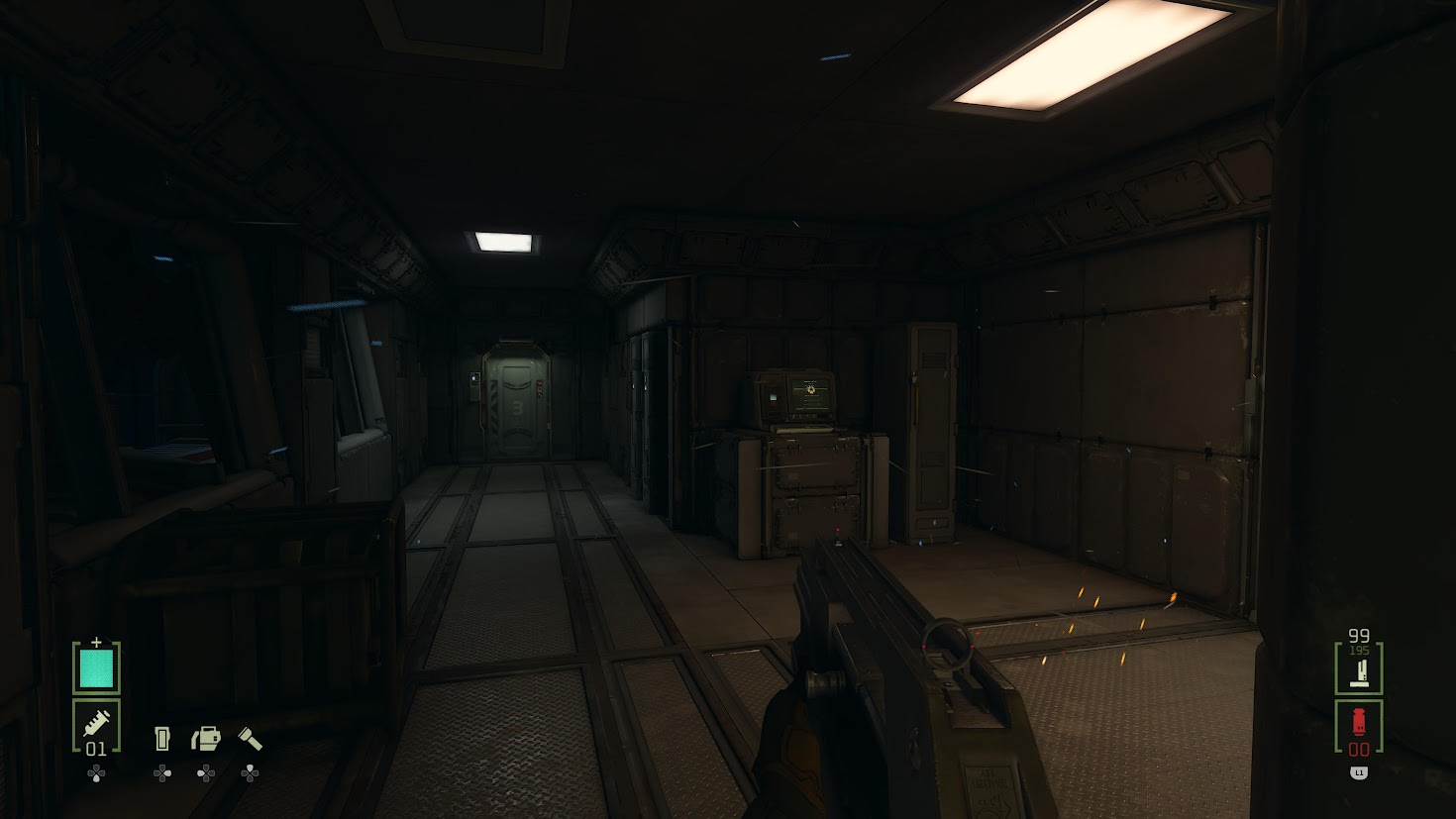Select the pulse rifle magazine slot
The height and width of the screenshot is (819, 1456).
point(1359,668)
